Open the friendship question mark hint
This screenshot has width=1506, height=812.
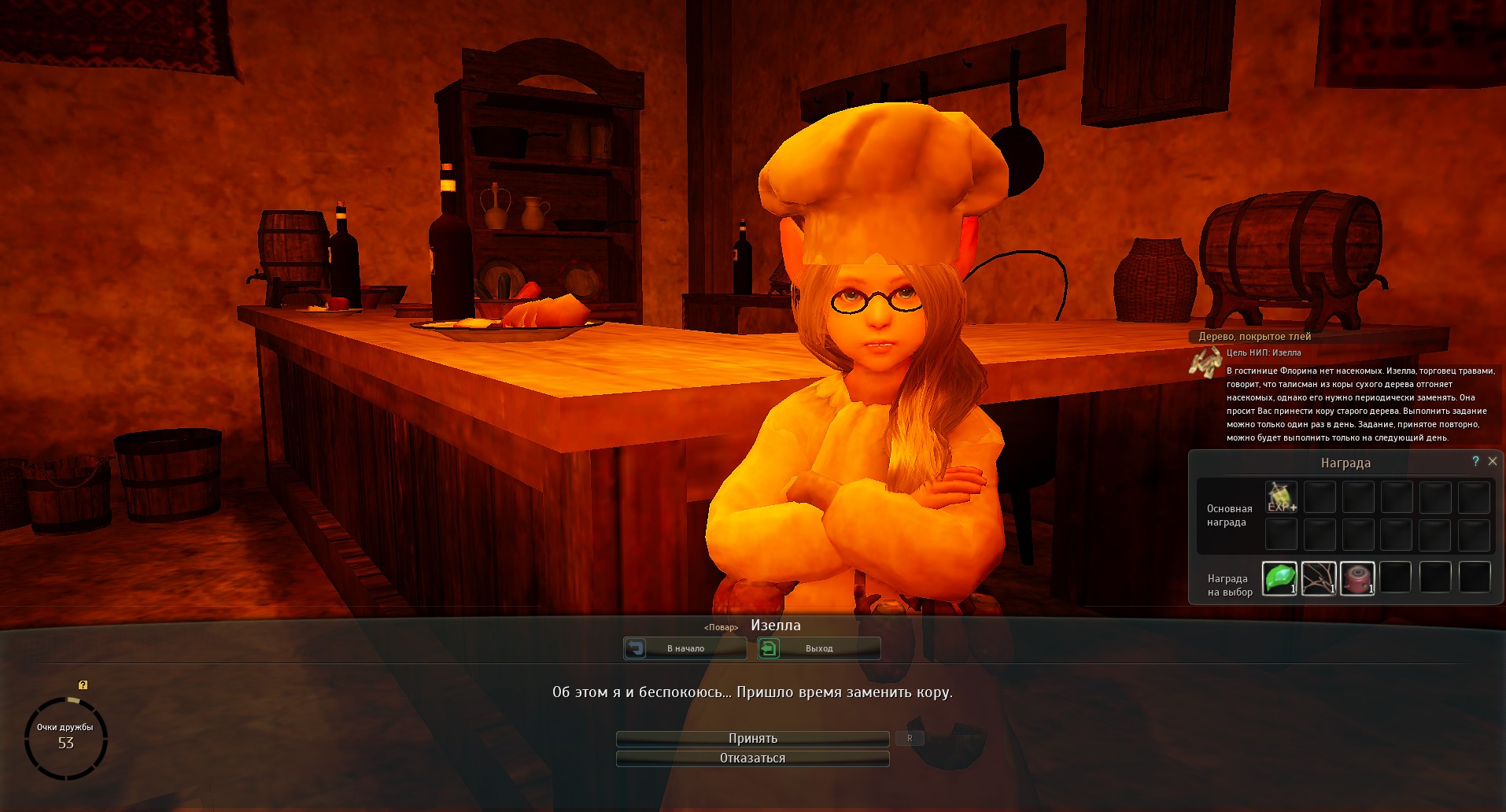83,685
